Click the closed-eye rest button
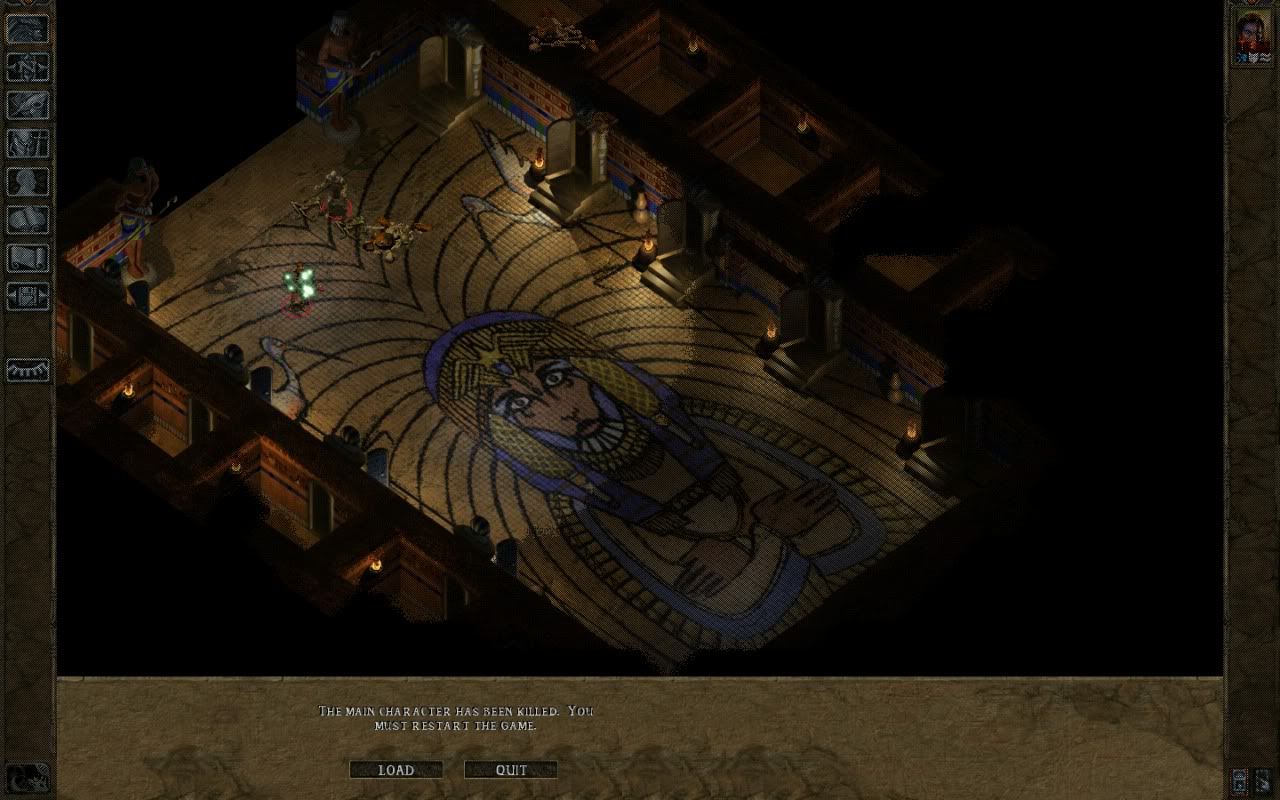The width and height of the screenshot is (1280, 800). click(28, 371)
